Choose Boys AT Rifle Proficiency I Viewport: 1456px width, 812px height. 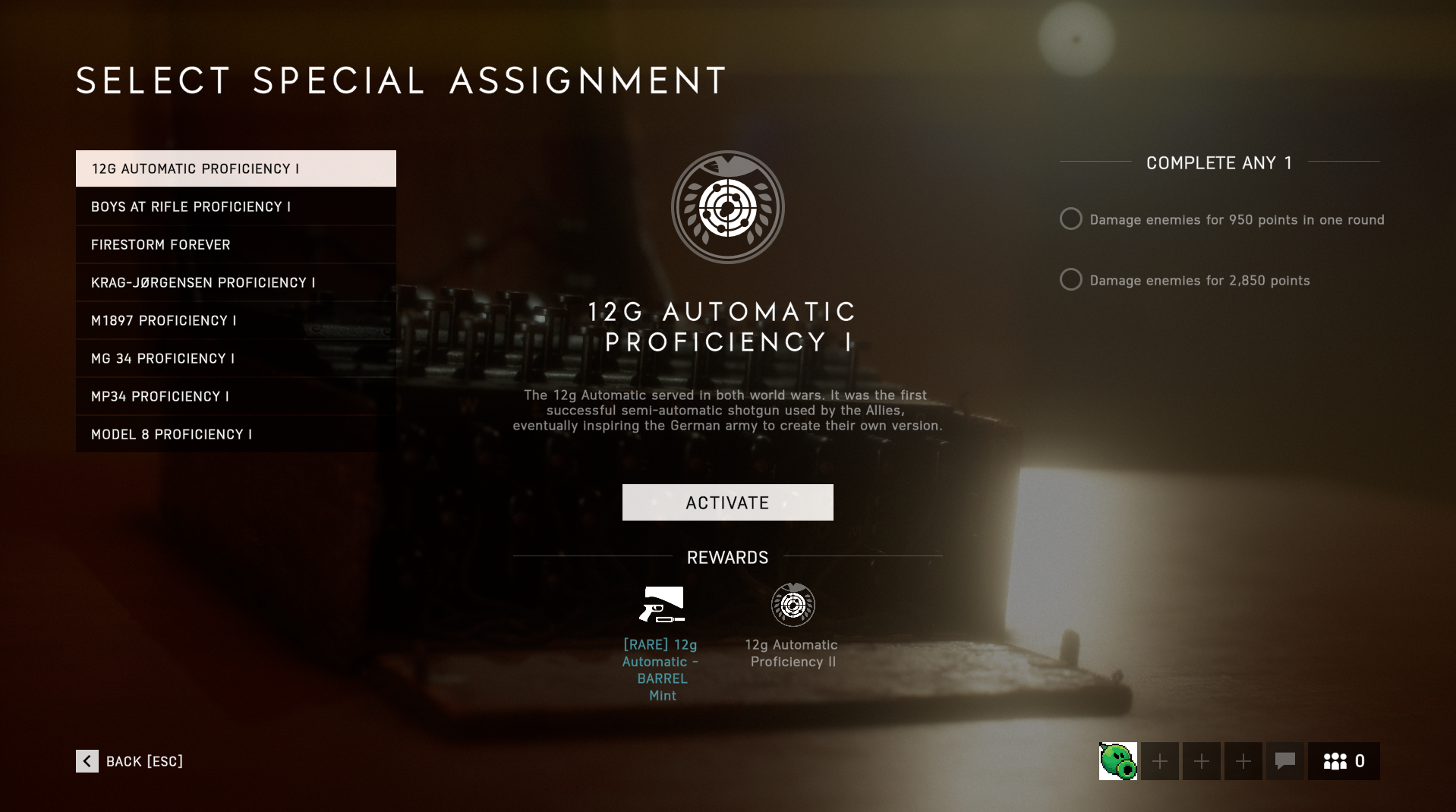(235, 206)
